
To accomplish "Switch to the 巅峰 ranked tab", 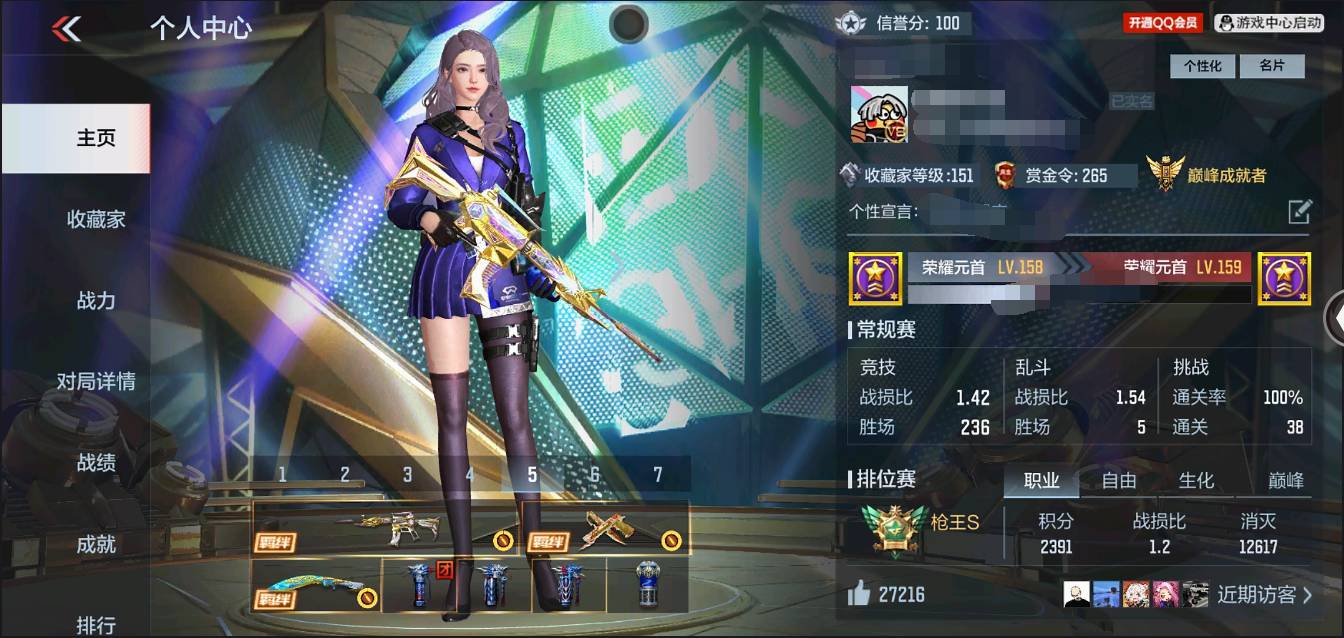I will 1286,481.
